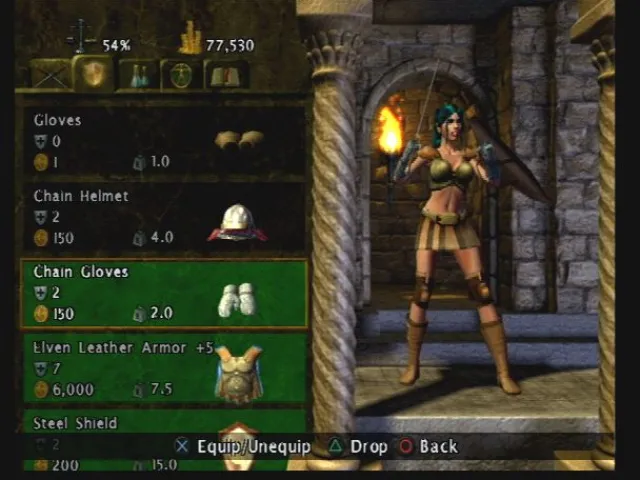
Task: Open the open-book journal tab
Action: (225, 75)
